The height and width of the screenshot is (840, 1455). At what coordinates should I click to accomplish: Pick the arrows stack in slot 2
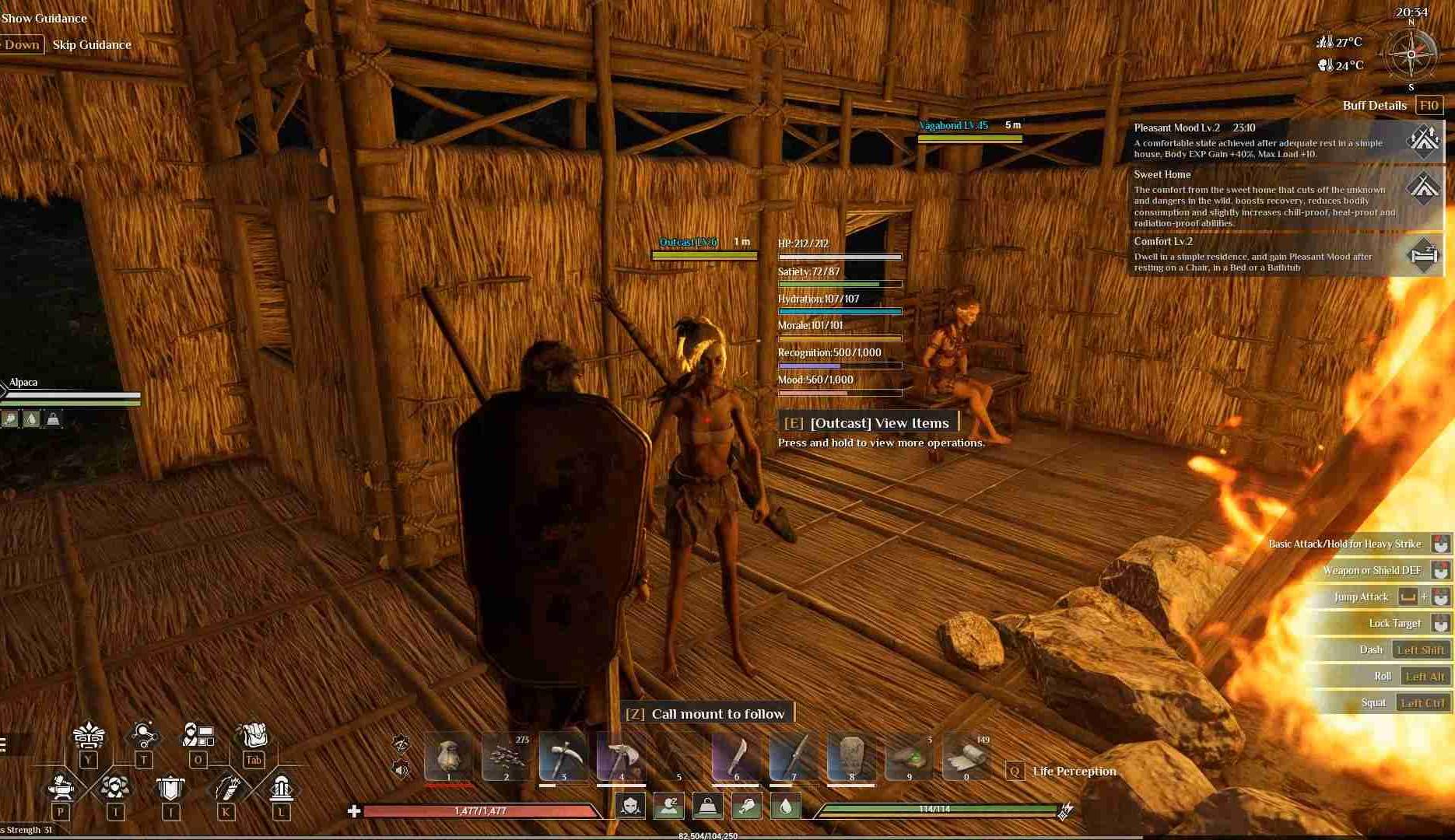[506, 756]
